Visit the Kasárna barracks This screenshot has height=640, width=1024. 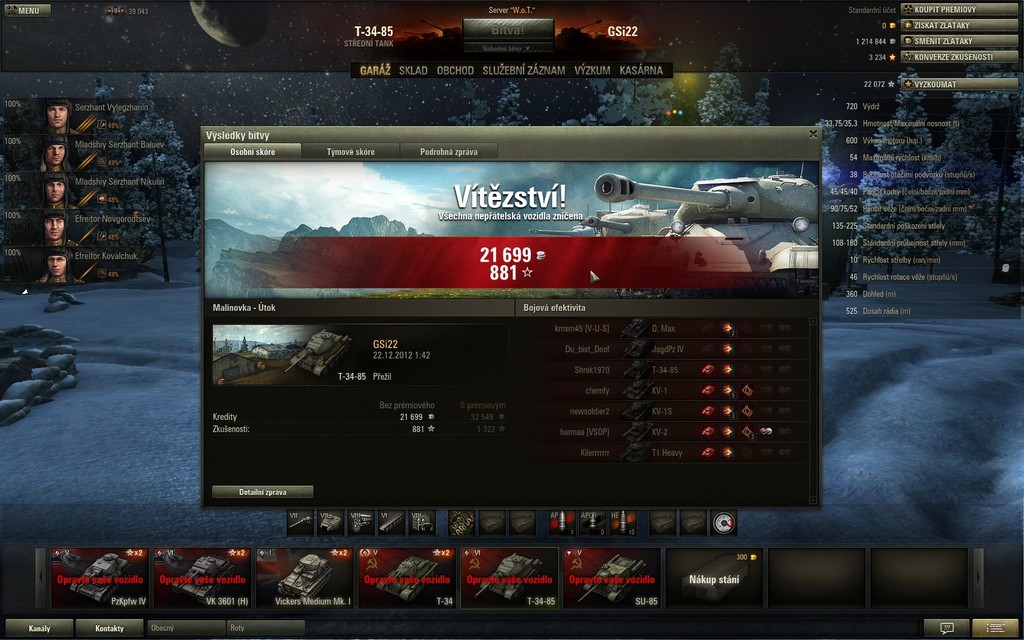[x=641, y=71]
